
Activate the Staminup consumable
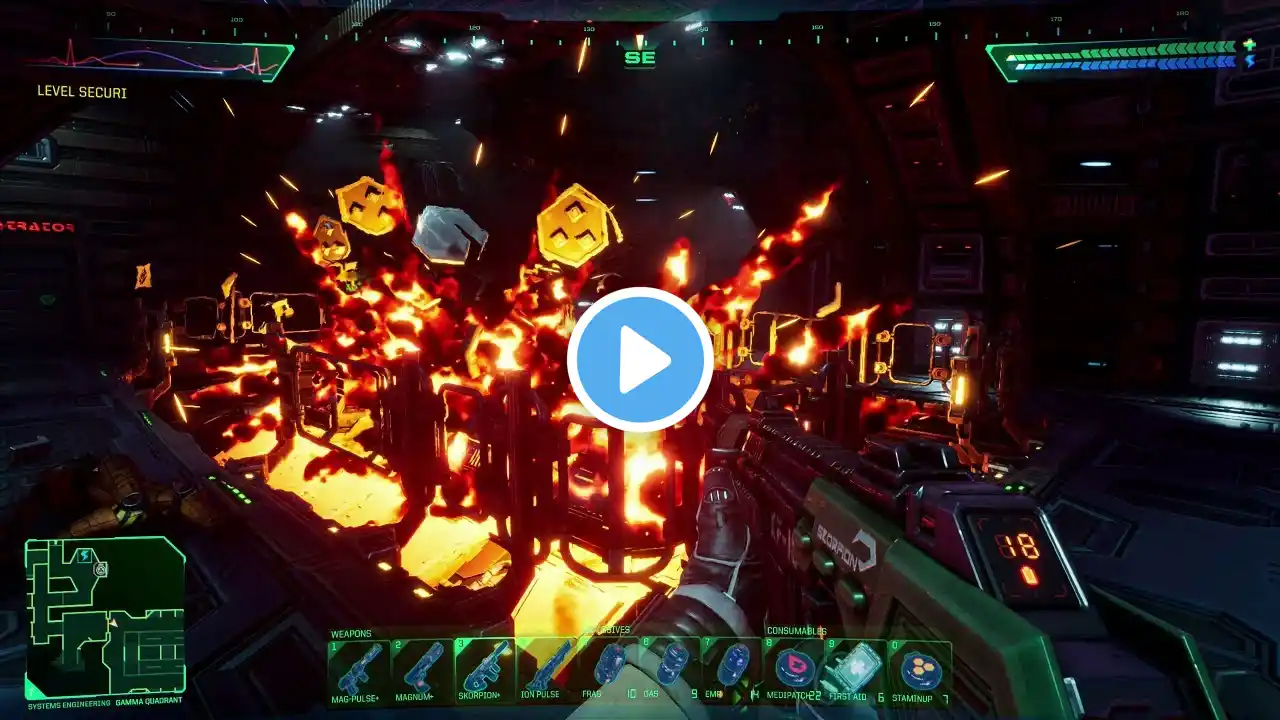(x=920, y=666)
